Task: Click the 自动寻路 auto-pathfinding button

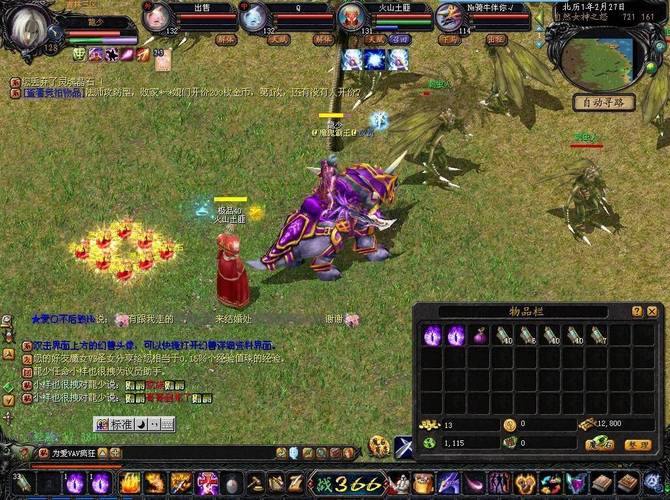Action: tap(604, 102)
